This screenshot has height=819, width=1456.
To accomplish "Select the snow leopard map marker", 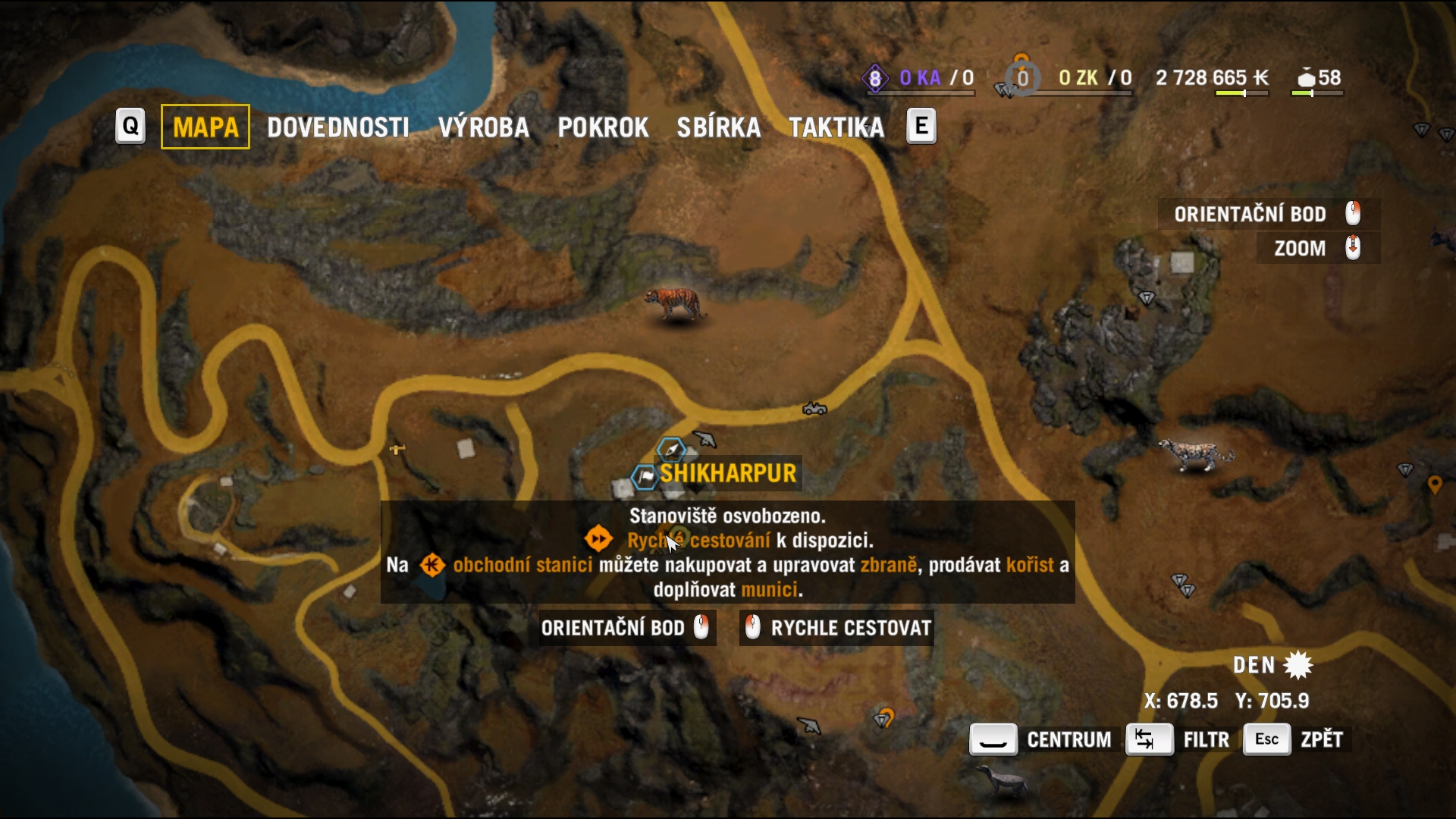I will click(1196, 455).
